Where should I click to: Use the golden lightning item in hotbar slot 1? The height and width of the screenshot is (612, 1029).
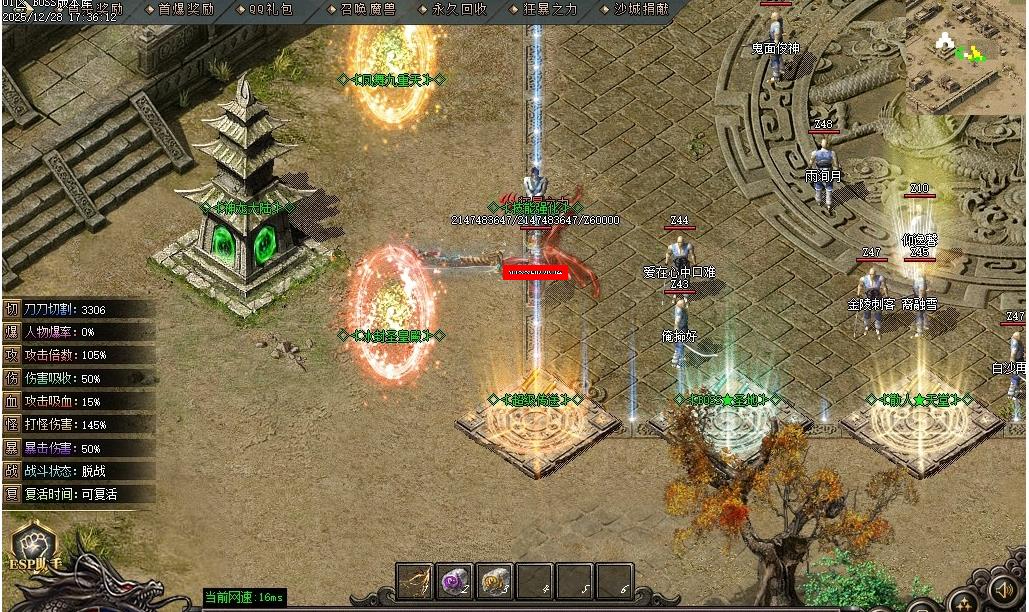tap(414, 581)
